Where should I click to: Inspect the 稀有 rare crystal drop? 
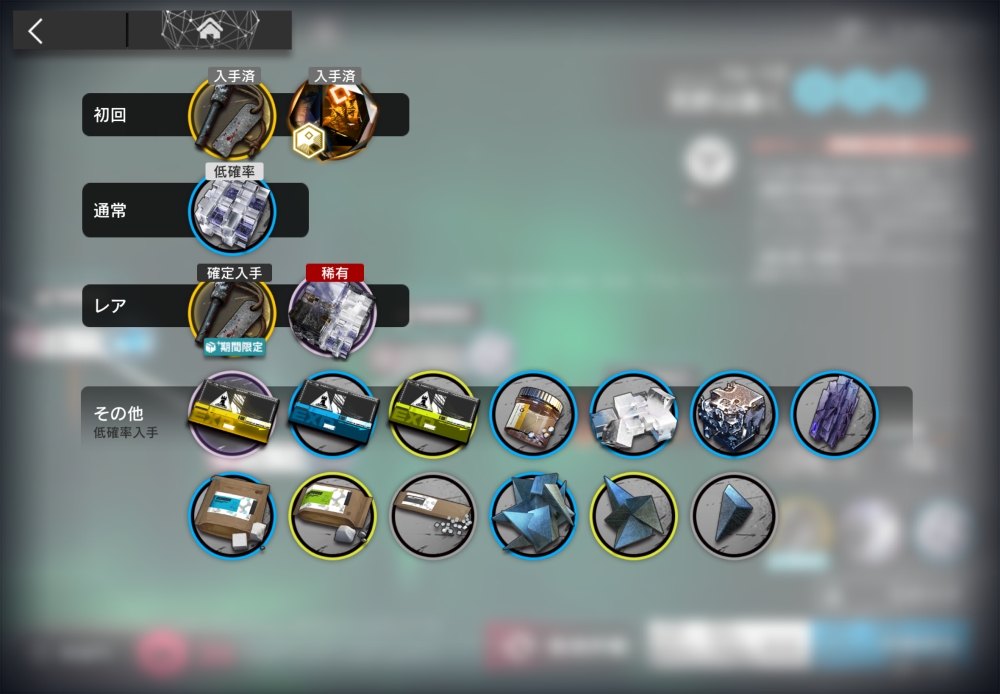pyautogui.click(x=332, y=311)
